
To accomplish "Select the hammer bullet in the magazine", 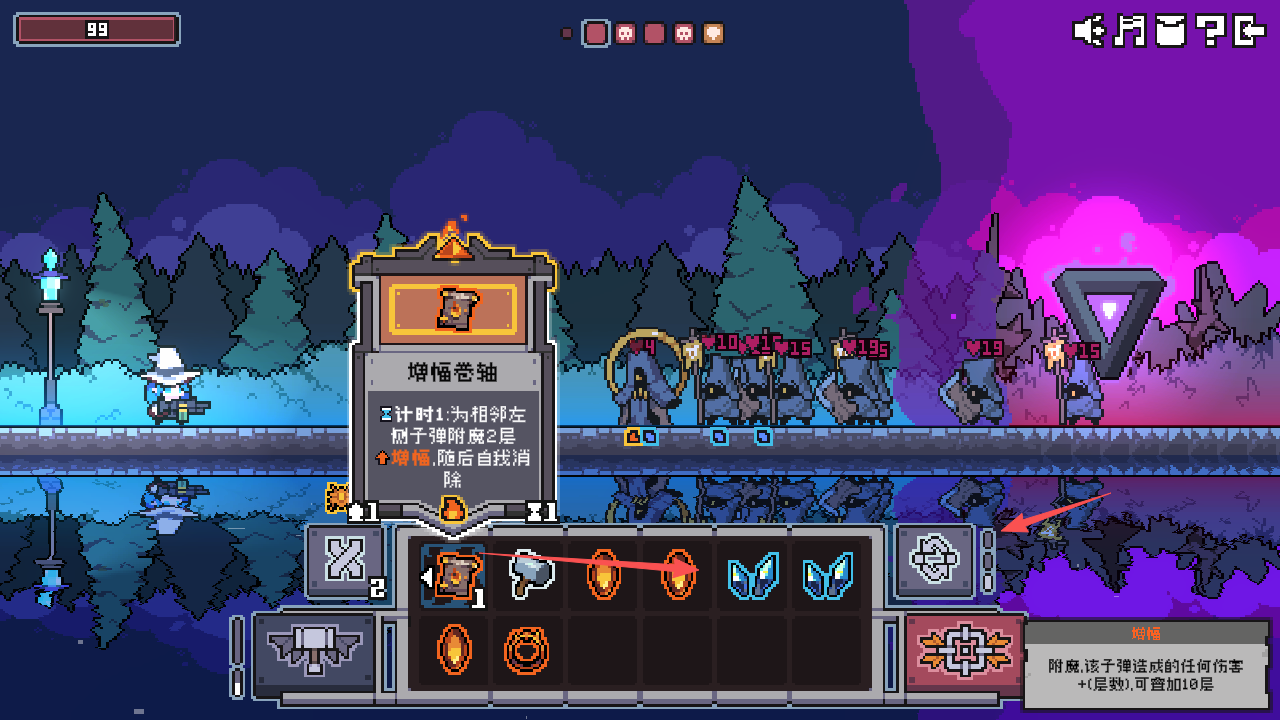I will pos(529,574).
